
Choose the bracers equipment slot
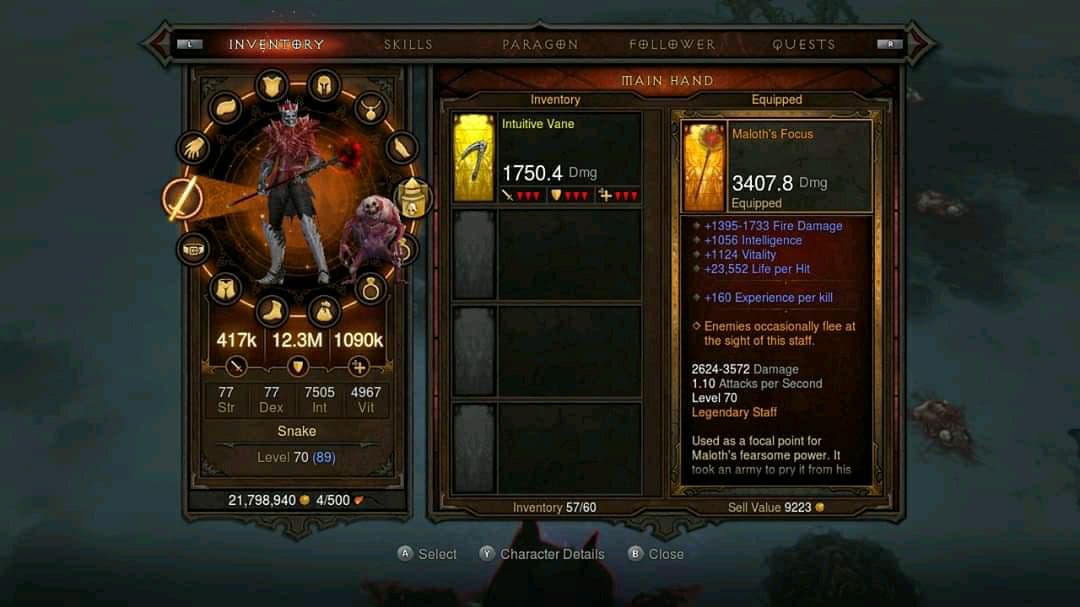tap(402, 149)
